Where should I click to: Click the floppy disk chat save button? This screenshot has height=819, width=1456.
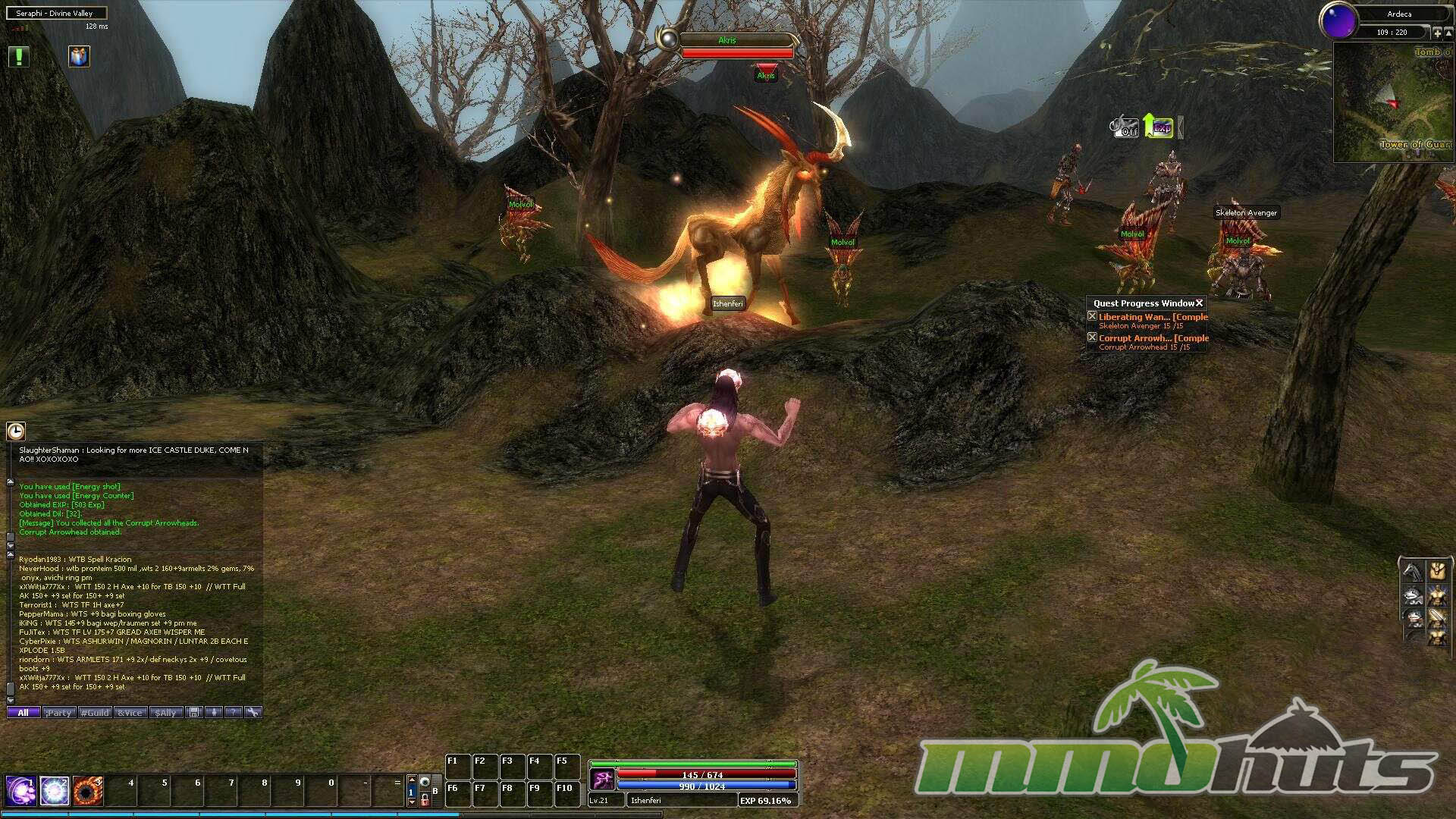point(194,713)
